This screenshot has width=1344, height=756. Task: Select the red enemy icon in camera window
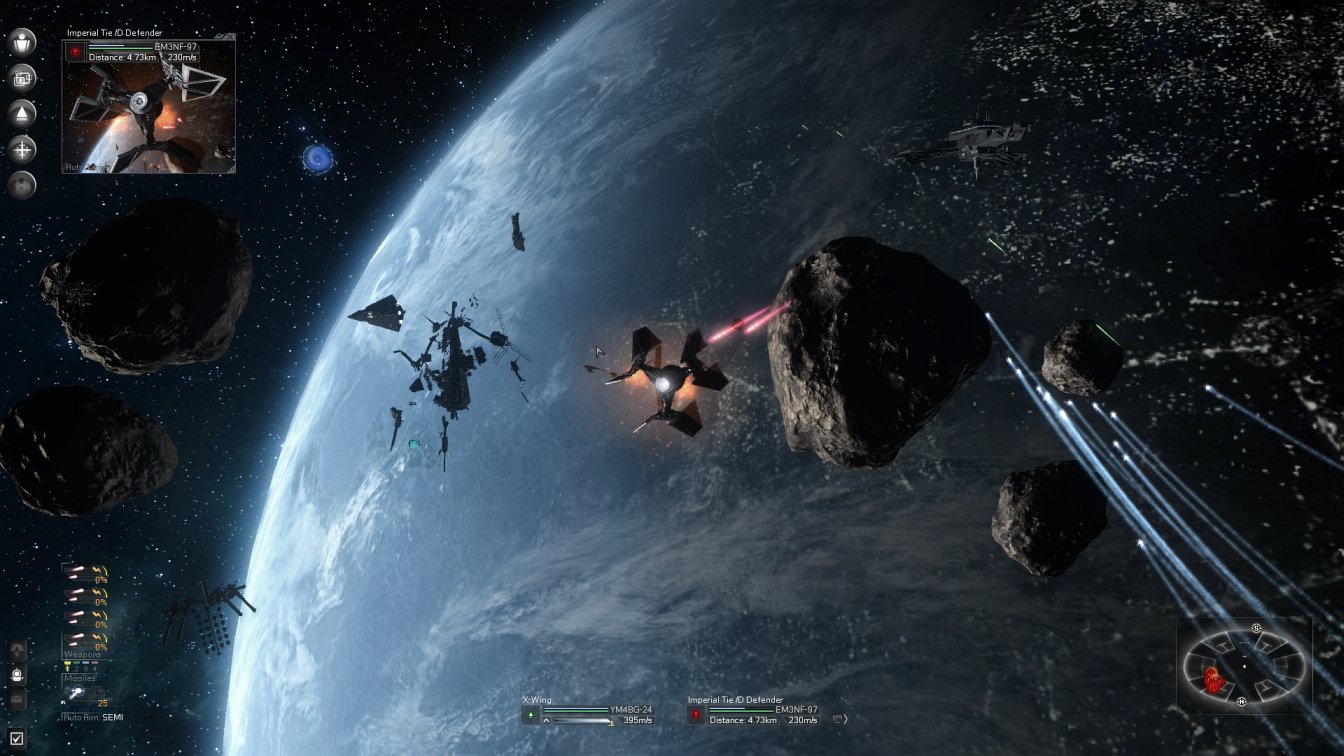75,52
